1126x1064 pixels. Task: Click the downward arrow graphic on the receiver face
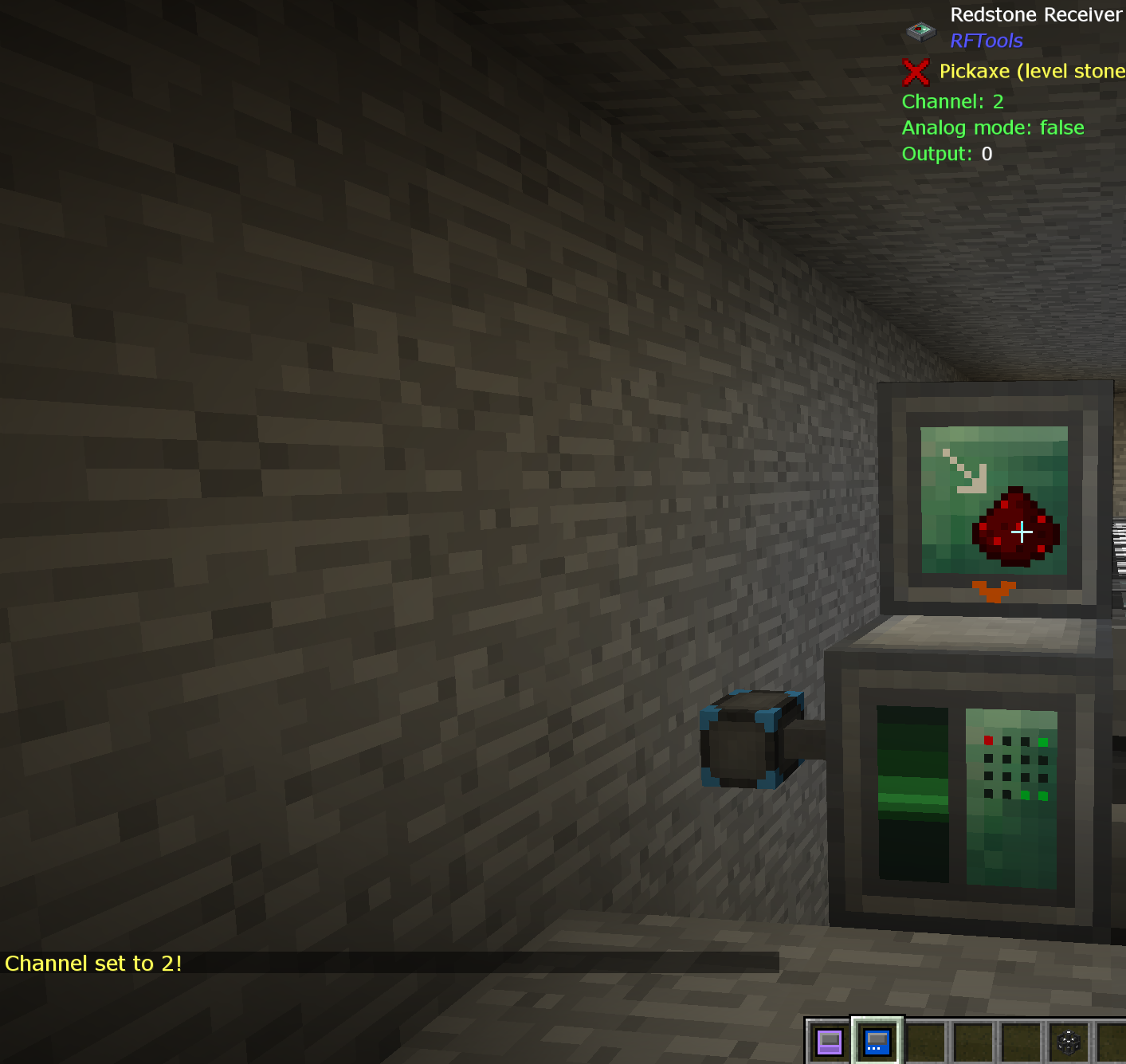click(962, 470)
